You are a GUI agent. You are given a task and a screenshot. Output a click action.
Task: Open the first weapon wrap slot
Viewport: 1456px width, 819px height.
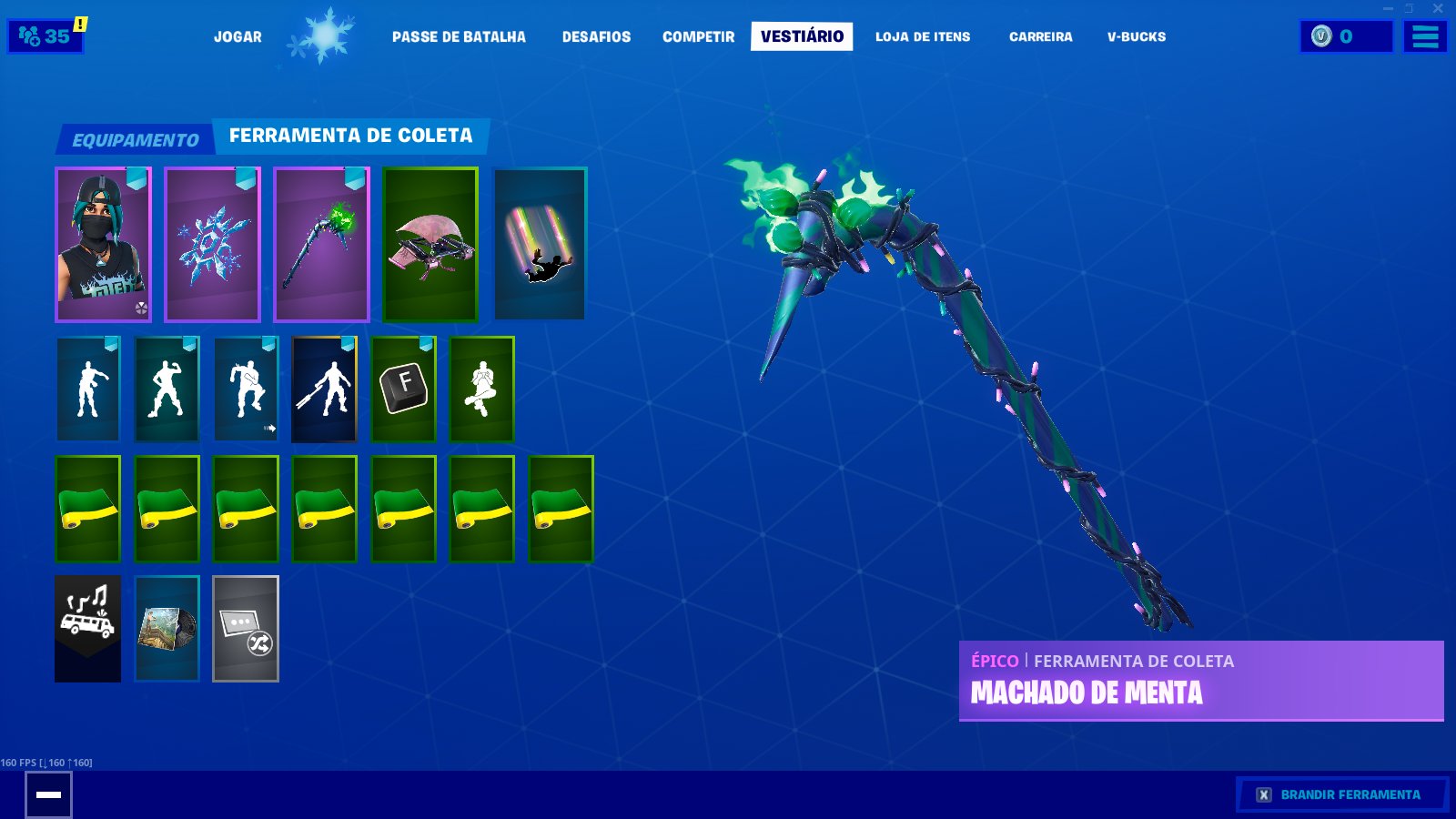(87, 510)
